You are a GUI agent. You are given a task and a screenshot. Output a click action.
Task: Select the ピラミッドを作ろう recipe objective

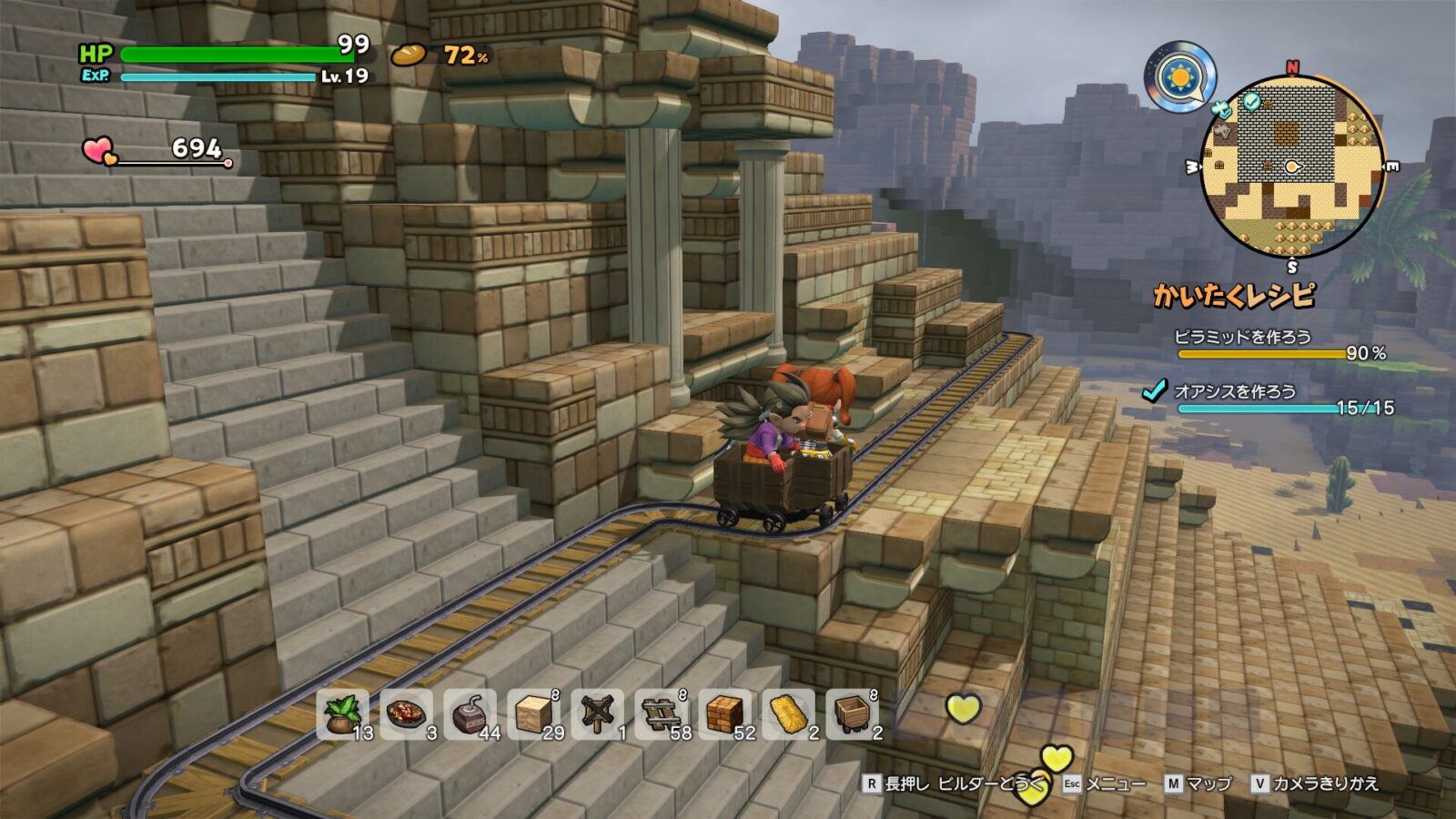coord(1243,338)
